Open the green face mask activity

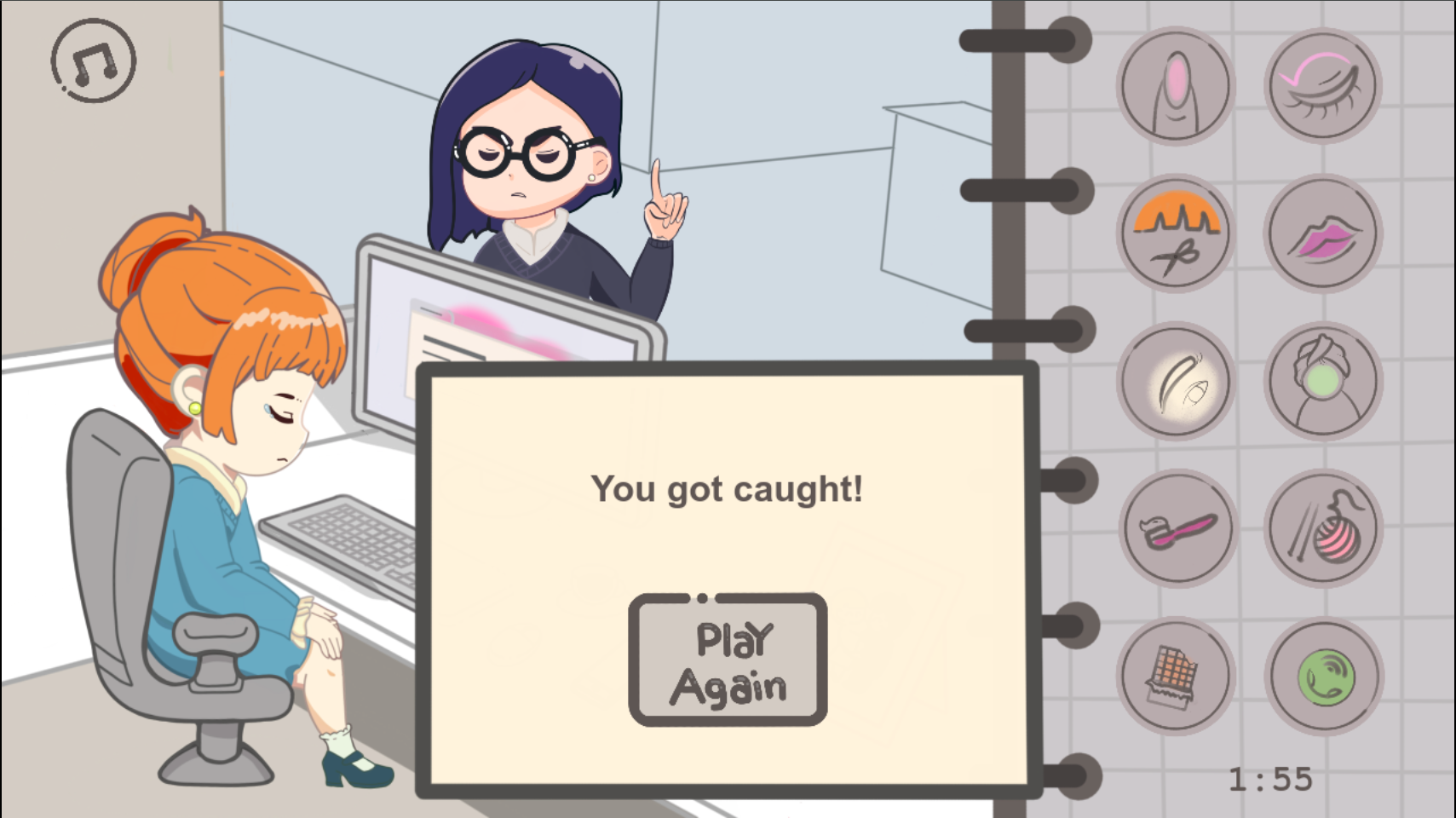pos(1323,381)
